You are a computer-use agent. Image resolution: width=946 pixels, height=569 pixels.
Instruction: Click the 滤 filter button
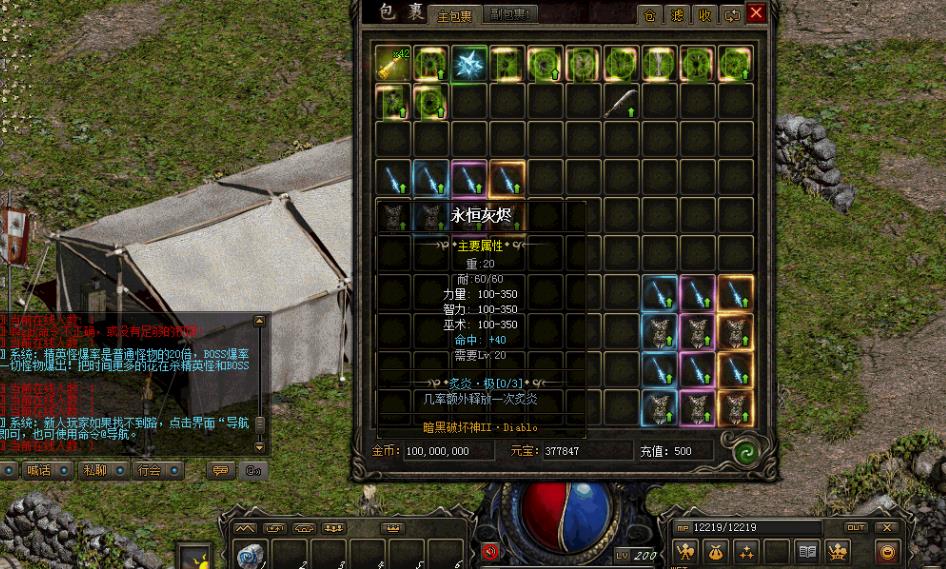[x=677, y=15]
